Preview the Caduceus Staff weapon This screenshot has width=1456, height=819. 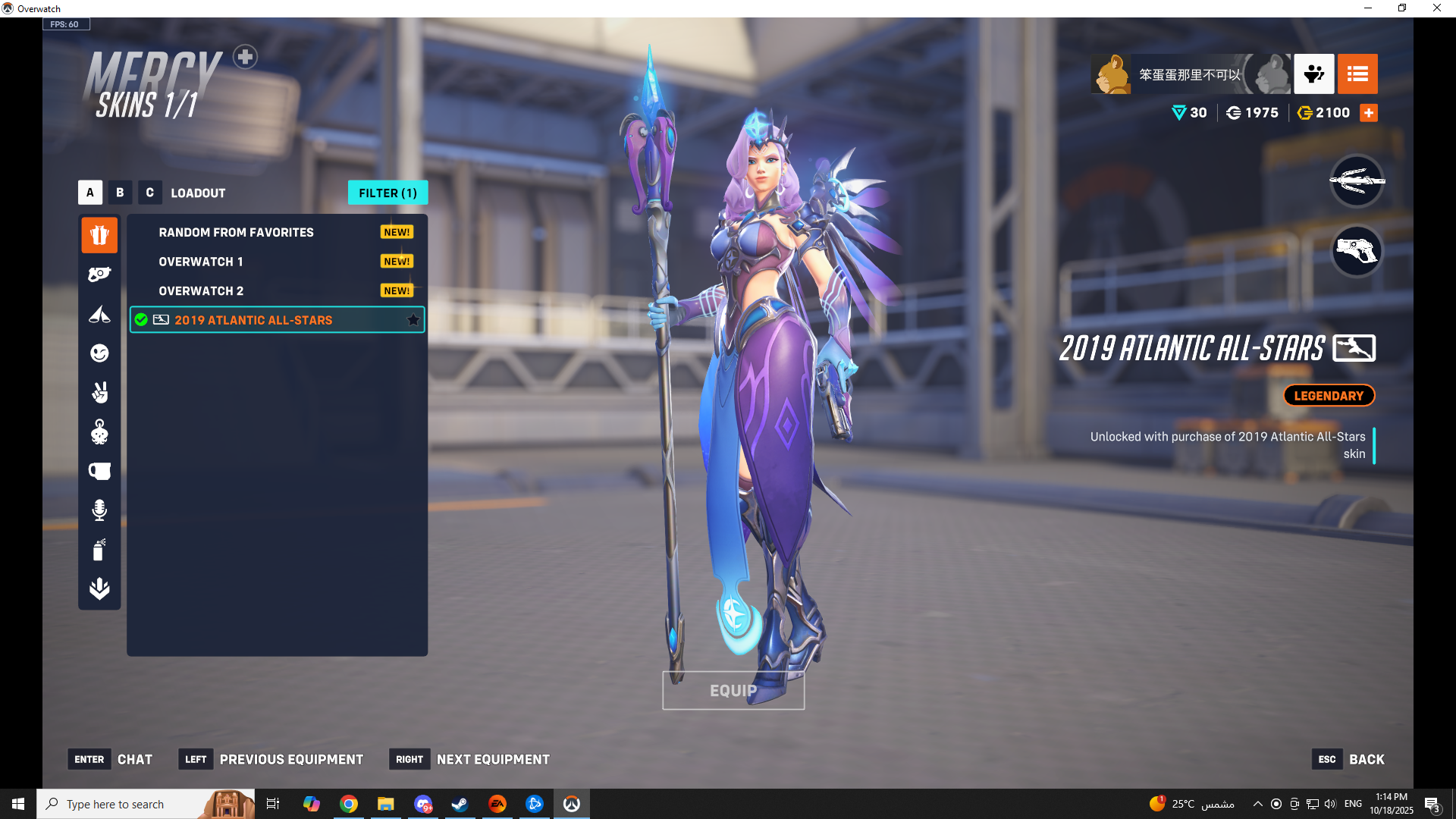(x=1357, y=180)
